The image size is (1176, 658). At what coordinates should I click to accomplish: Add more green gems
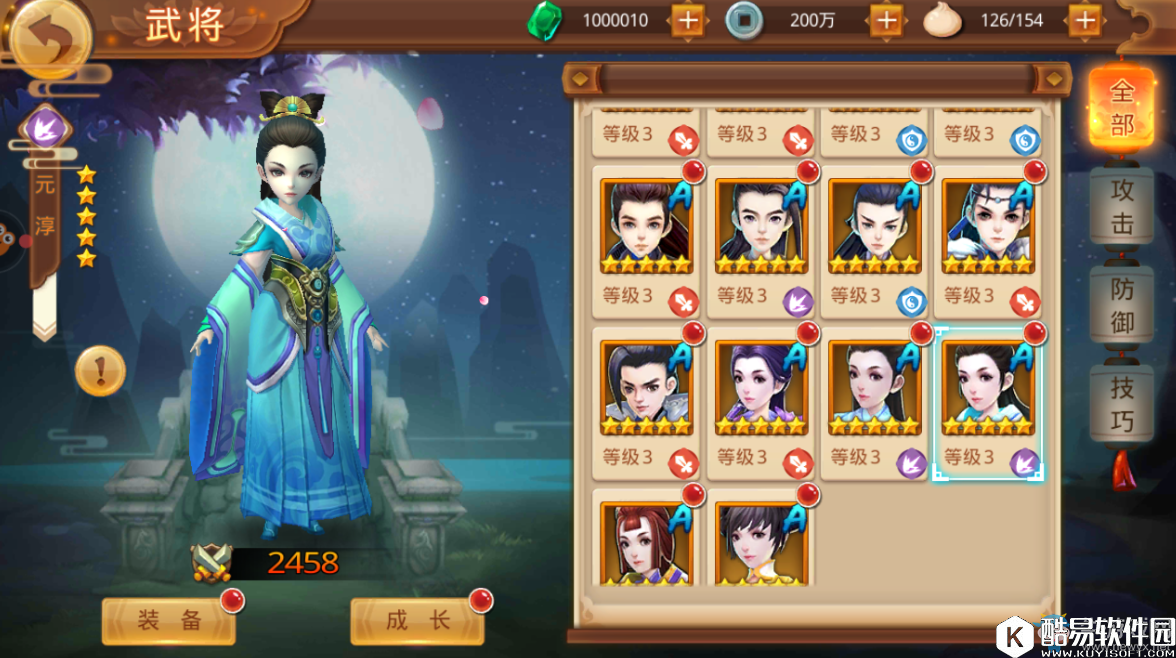pos(687,20)
